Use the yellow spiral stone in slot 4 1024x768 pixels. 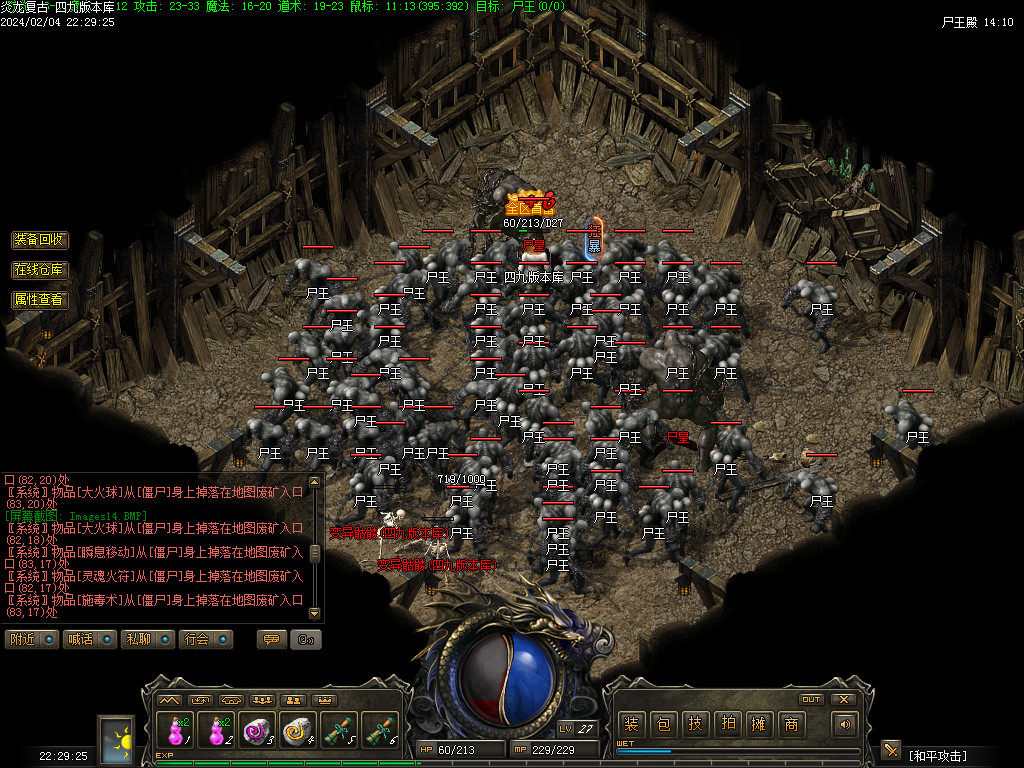296,730
